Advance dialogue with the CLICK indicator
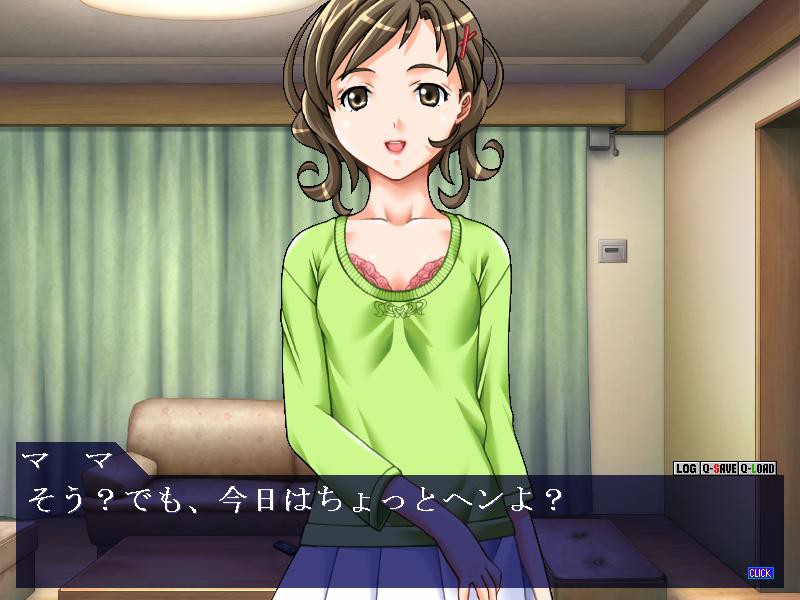The width and height of the screenshot is (800, 600). (x=760, y=573)
